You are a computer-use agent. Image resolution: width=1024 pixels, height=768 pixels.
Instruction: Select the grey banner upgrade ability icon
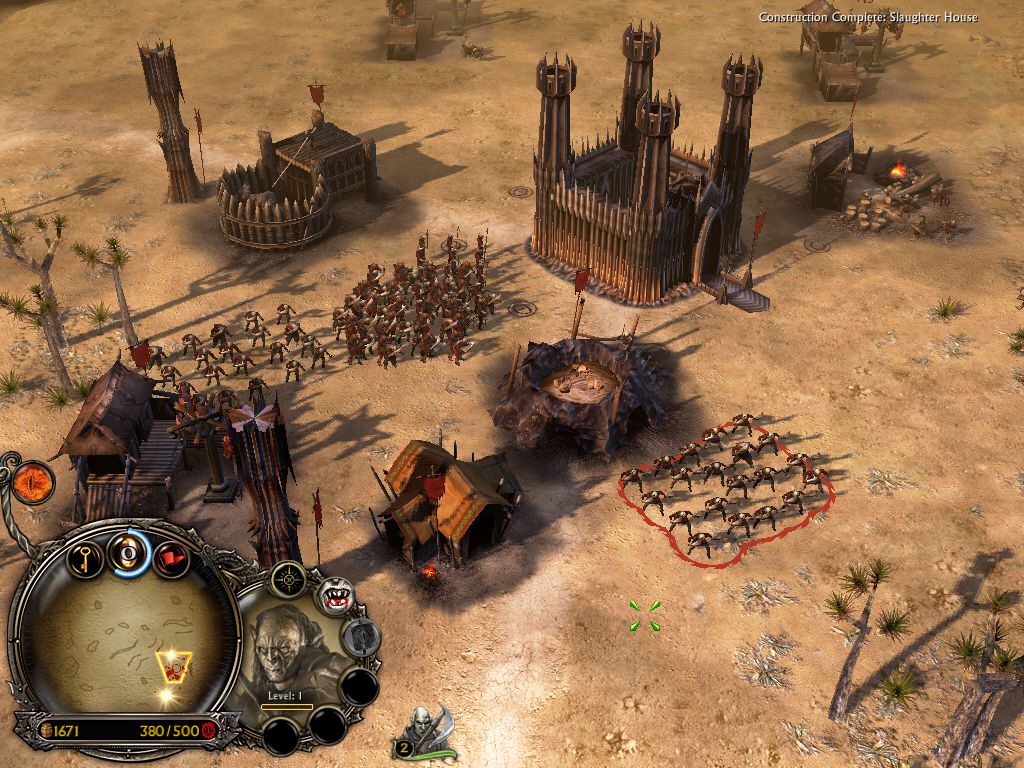point(361,637)
